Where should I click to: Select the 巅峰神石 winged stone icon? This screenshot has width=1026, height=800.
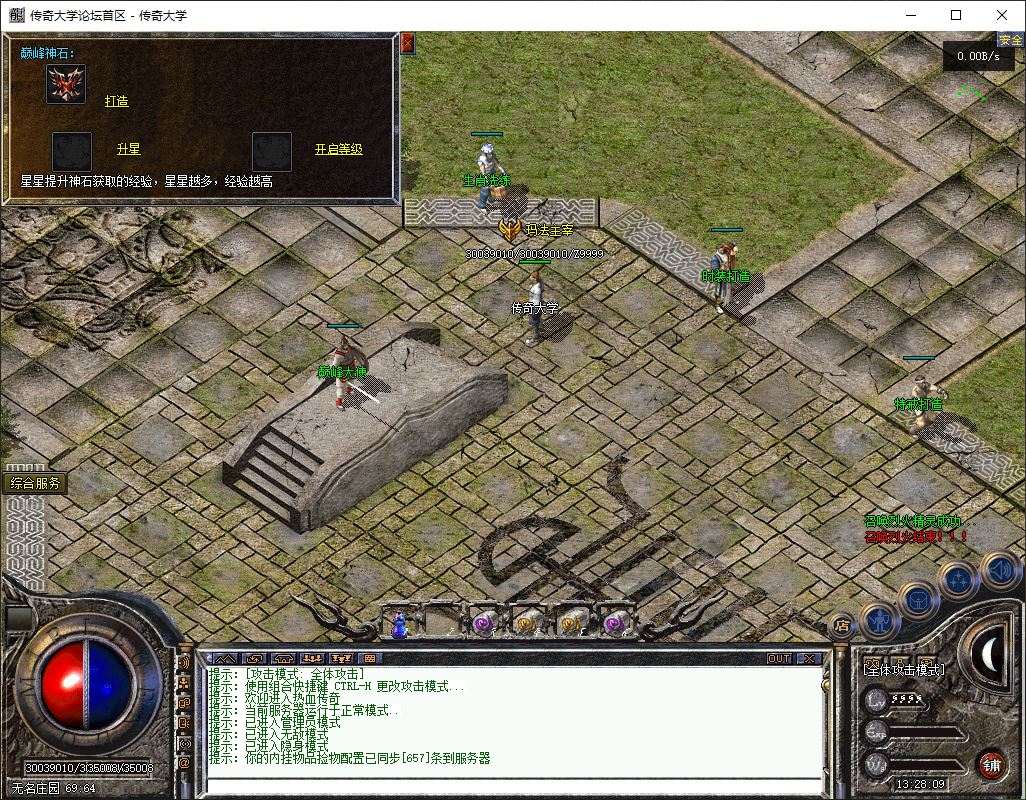coord(66,85)
